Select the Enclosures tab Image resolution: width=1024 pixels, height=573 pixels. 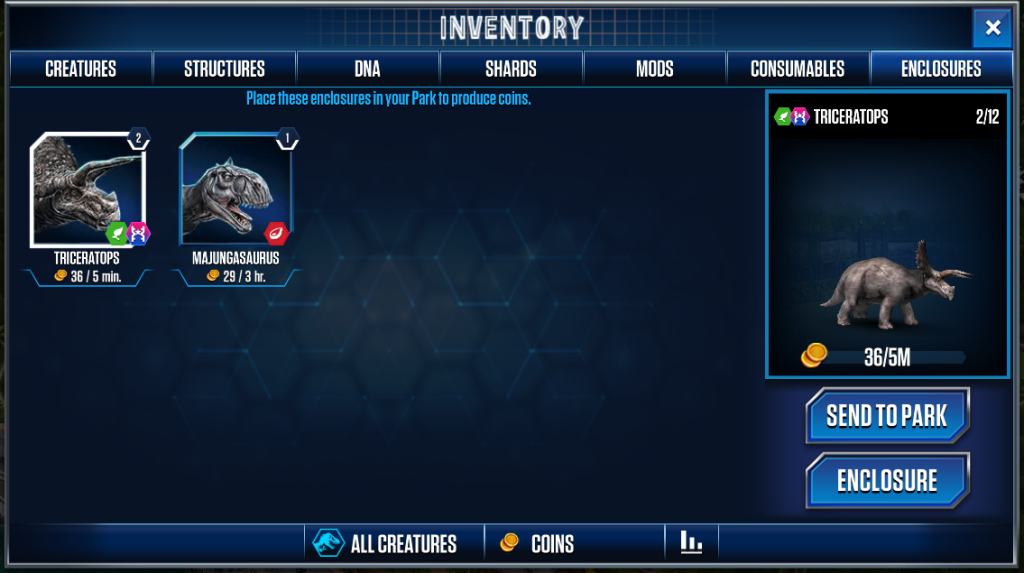pyautogui.click(x=941, y=69)
